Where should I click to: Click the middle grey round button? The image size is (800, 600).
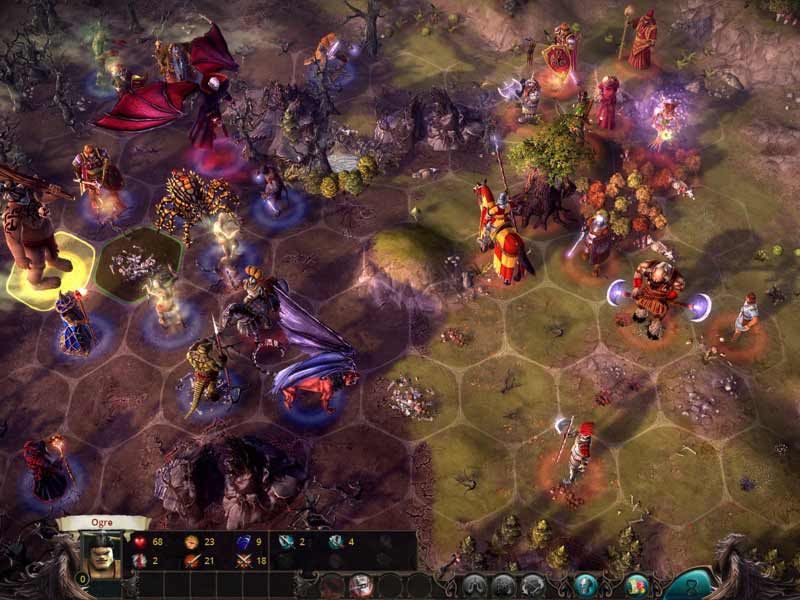tap(504, 586)
